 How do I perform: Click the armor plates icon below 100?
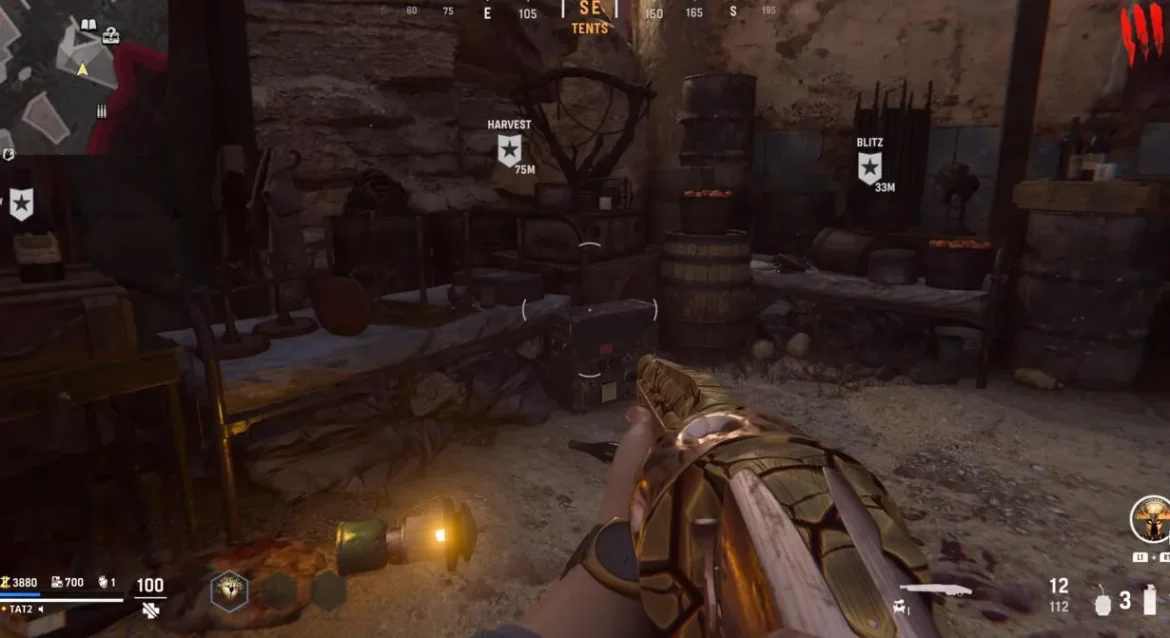point(150,608)
